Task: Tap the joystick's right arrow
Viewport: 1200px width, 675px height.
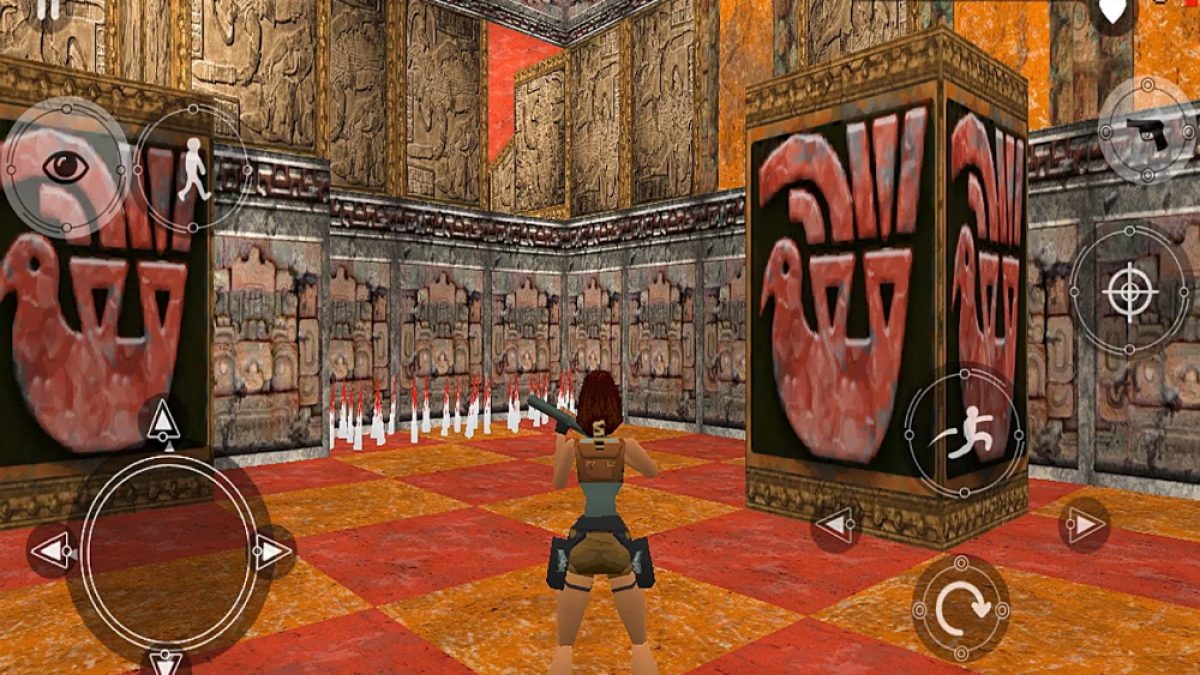Action: tap(271, 551)
